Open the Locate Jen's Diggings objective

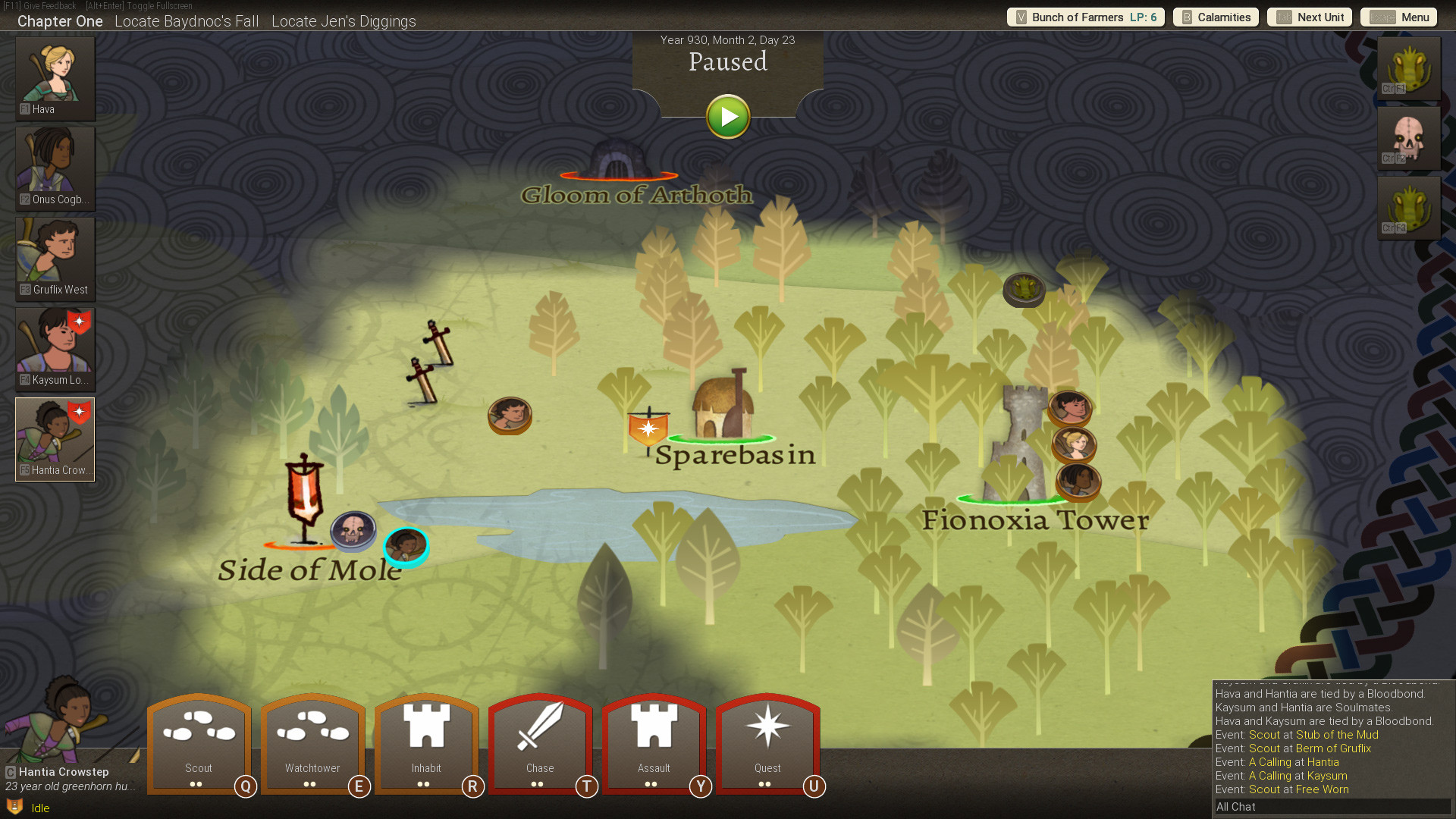pyautogui.click(x=344, y=21)
